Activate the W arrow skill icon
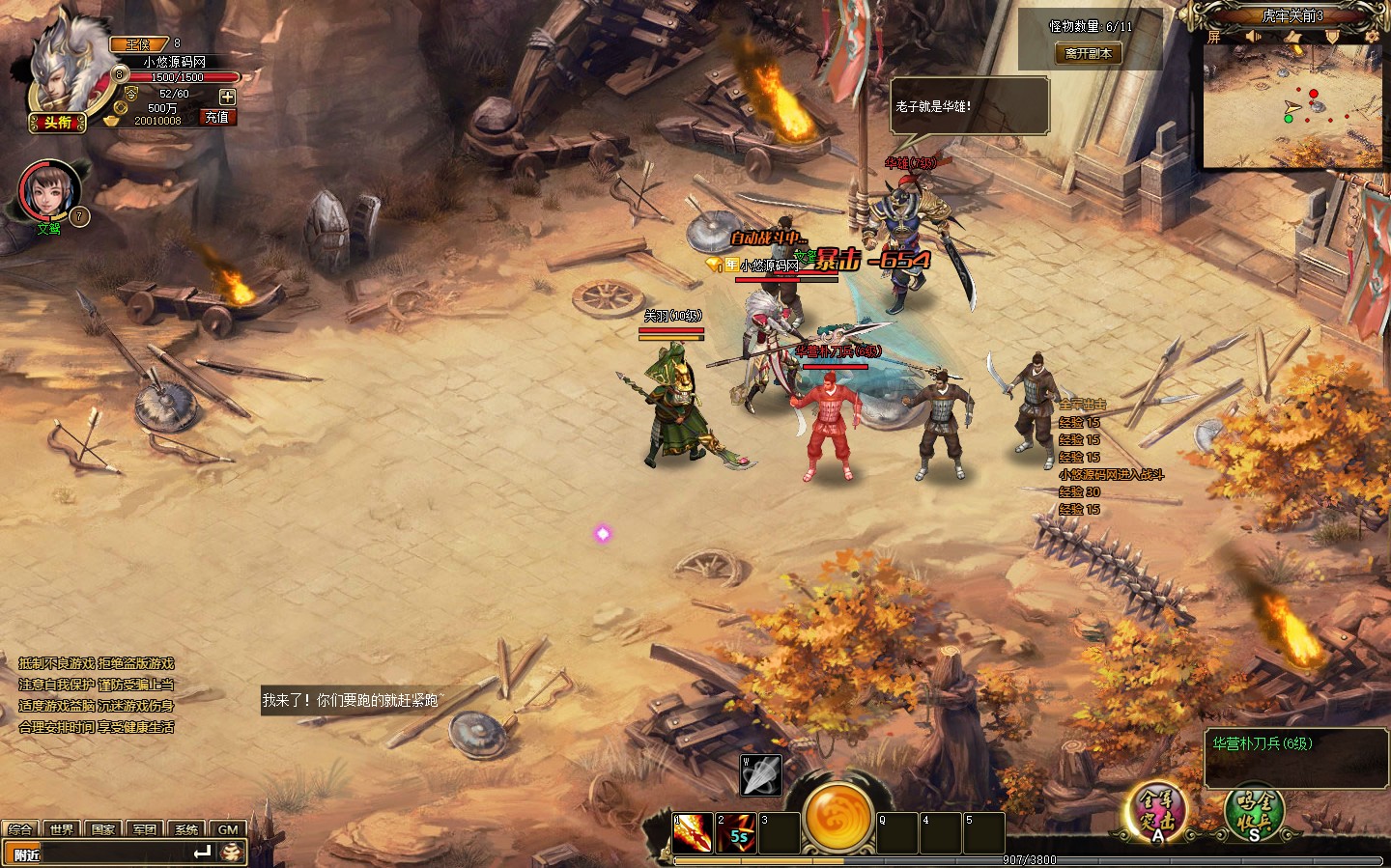1391x868 pixels. pyautogui.click(x=760, y=775)
